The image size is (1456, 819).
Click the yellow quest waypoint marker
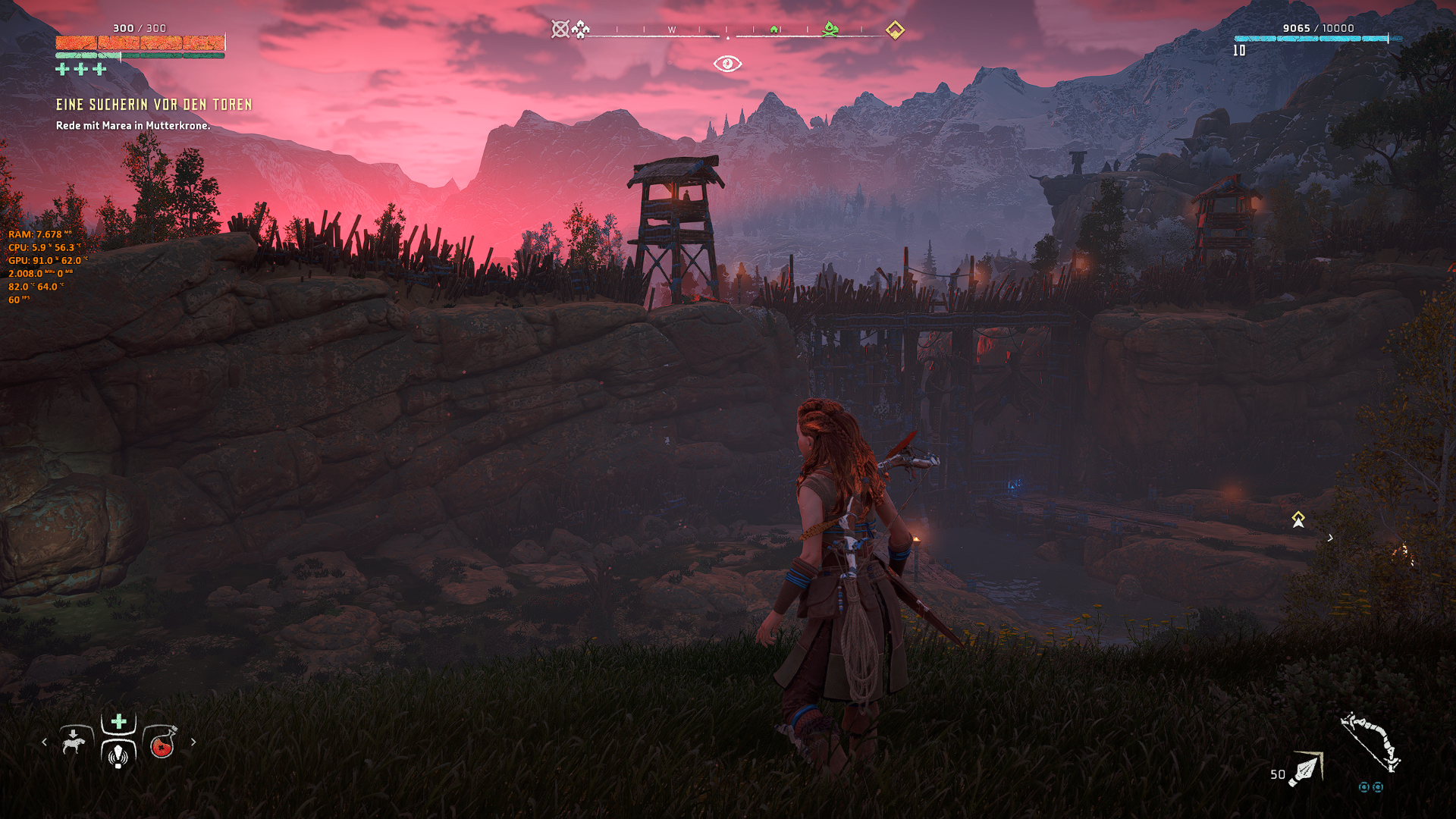point(1298,519)
